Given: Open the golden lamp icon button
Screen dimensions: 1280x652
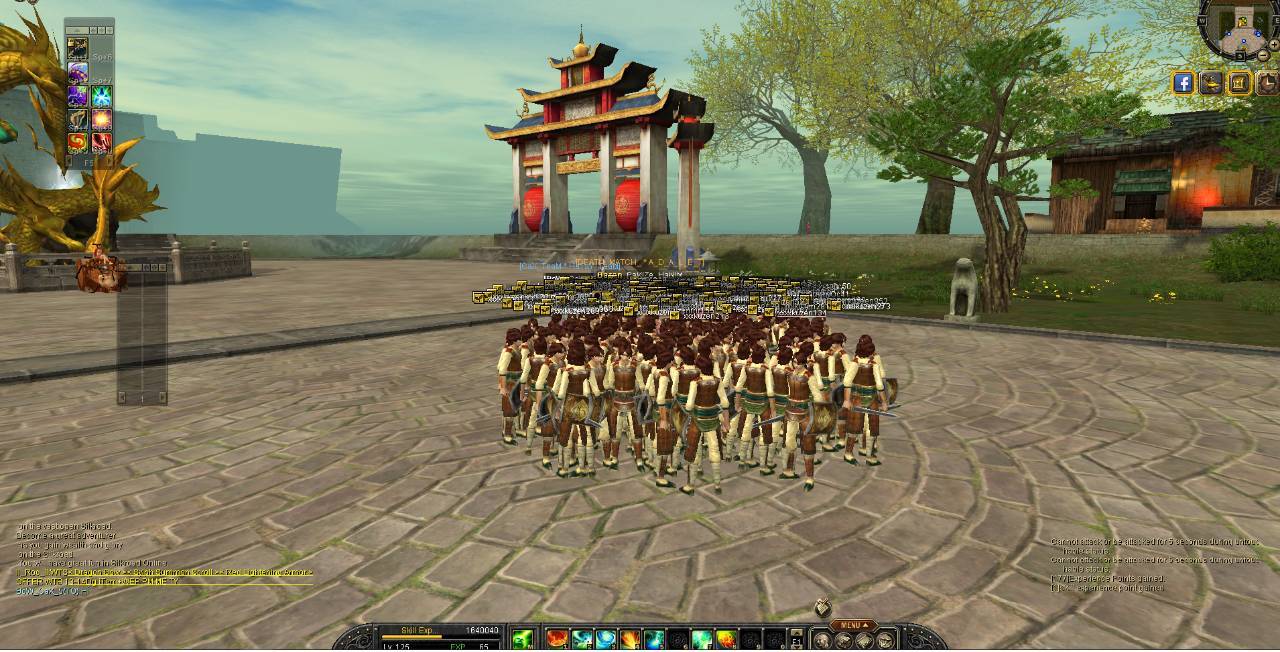Looking at the screenshot, I should [x=1211, y=83].
